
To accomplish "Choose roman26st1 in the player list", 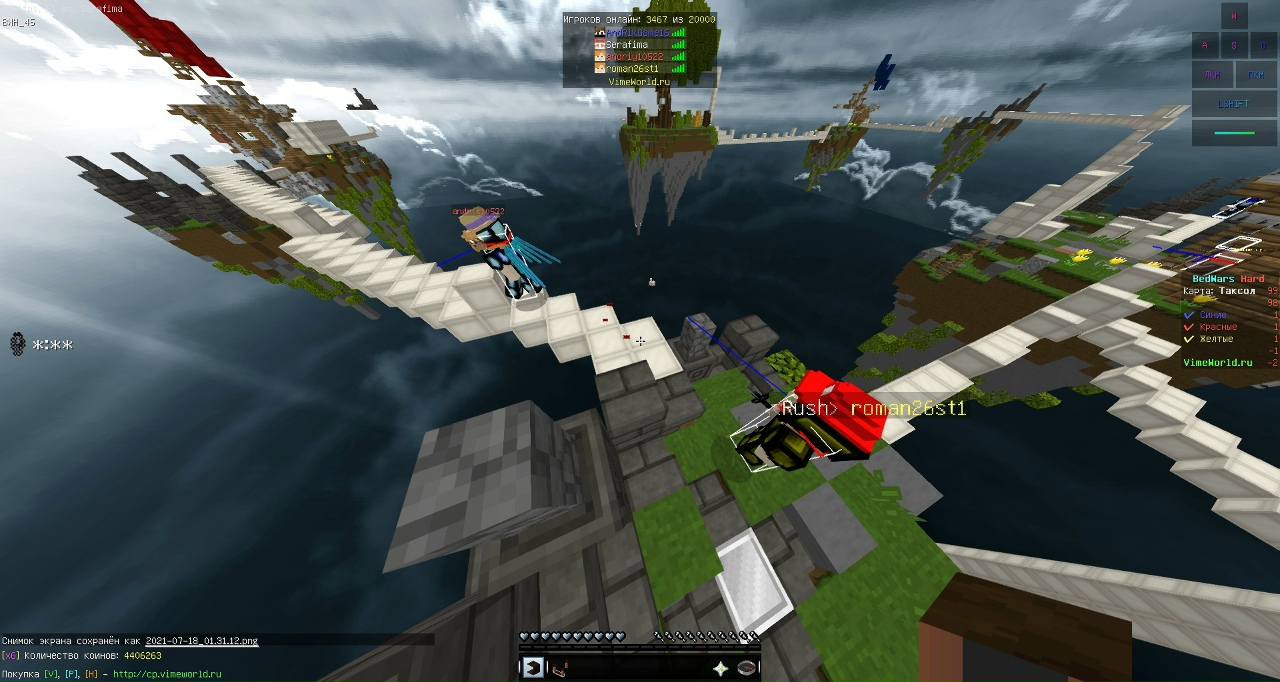I will (632, 69).
